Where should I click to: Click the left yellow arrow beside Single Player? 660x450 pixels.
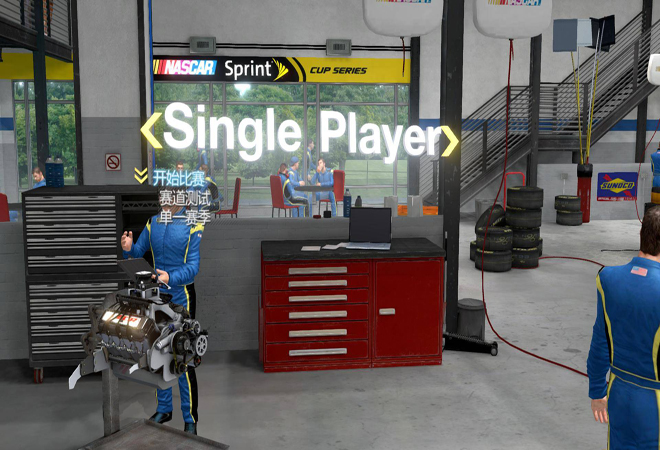[x=150, y=131]
